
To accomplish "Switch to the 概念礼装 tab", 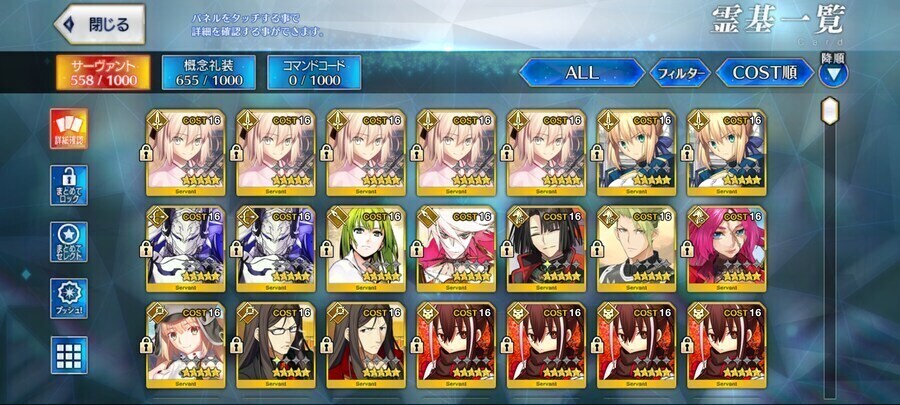I will pos(208,73).
